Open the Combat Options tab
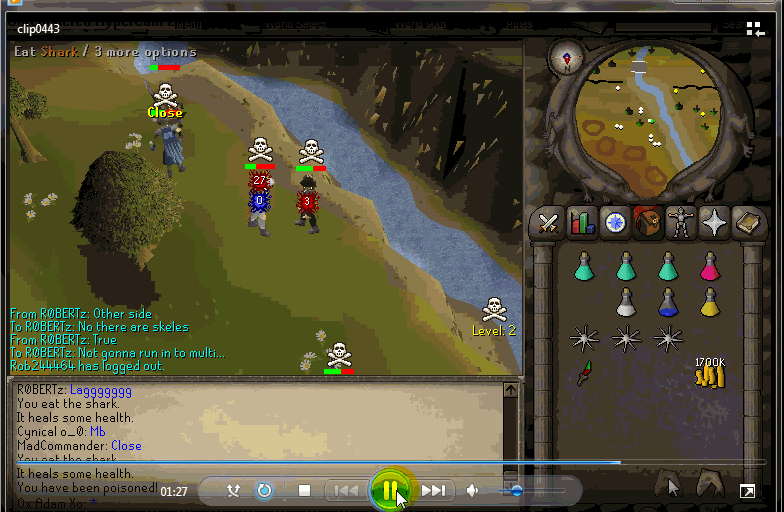 548,223
